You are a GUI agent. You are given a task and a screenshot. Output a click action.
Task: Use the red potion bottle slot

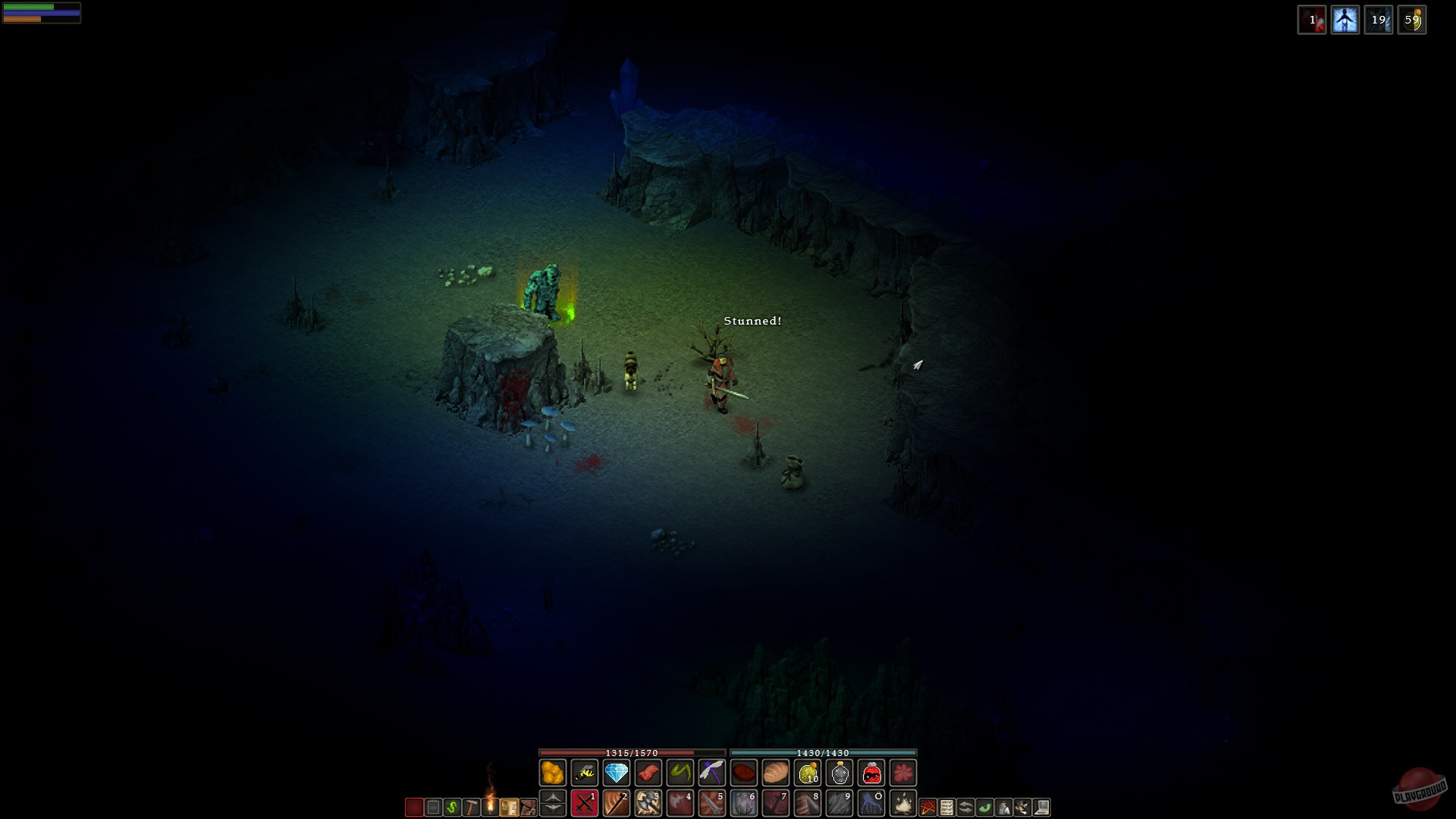(871, 773)
